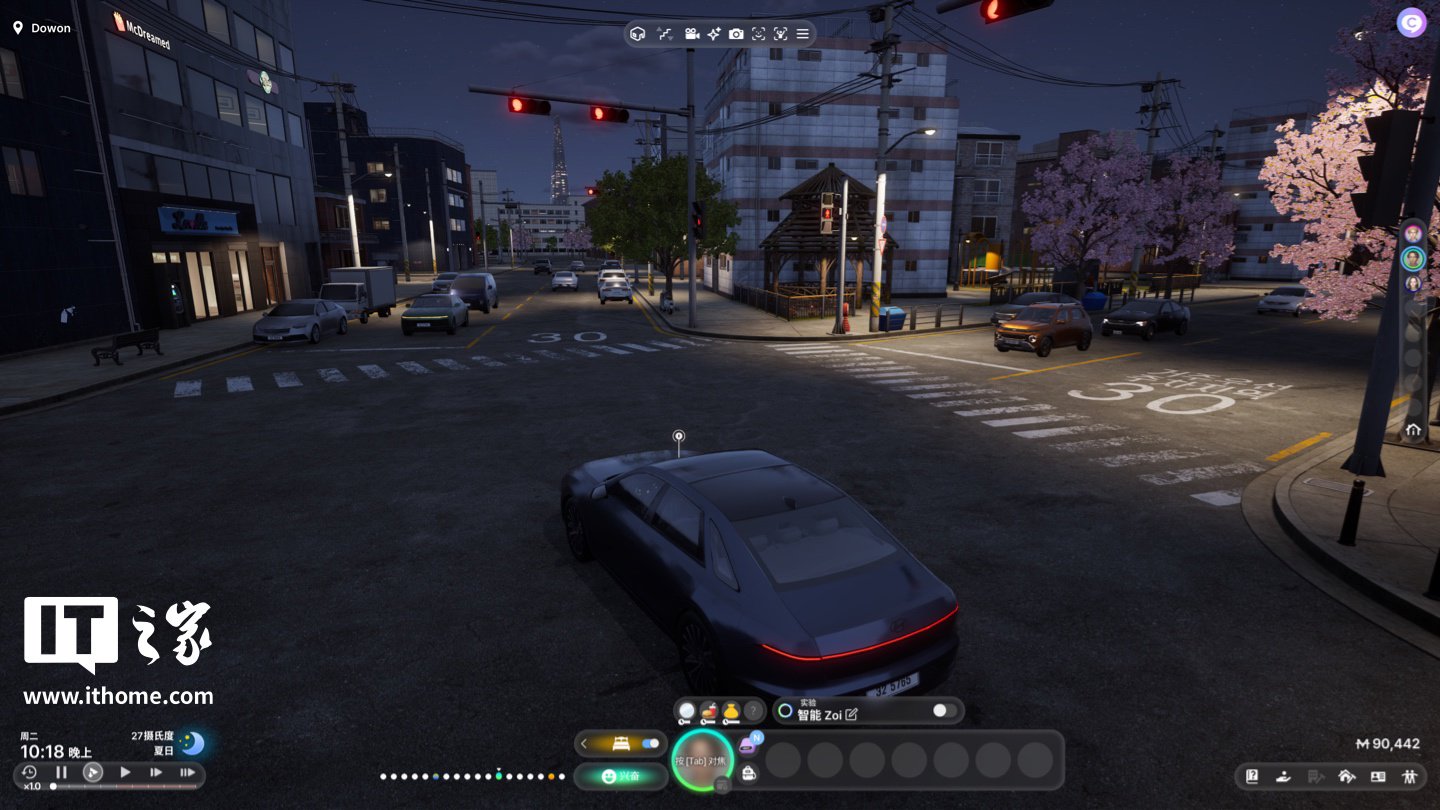
Task: Click the purple profile badge in corner
Action: point(1411,22)
